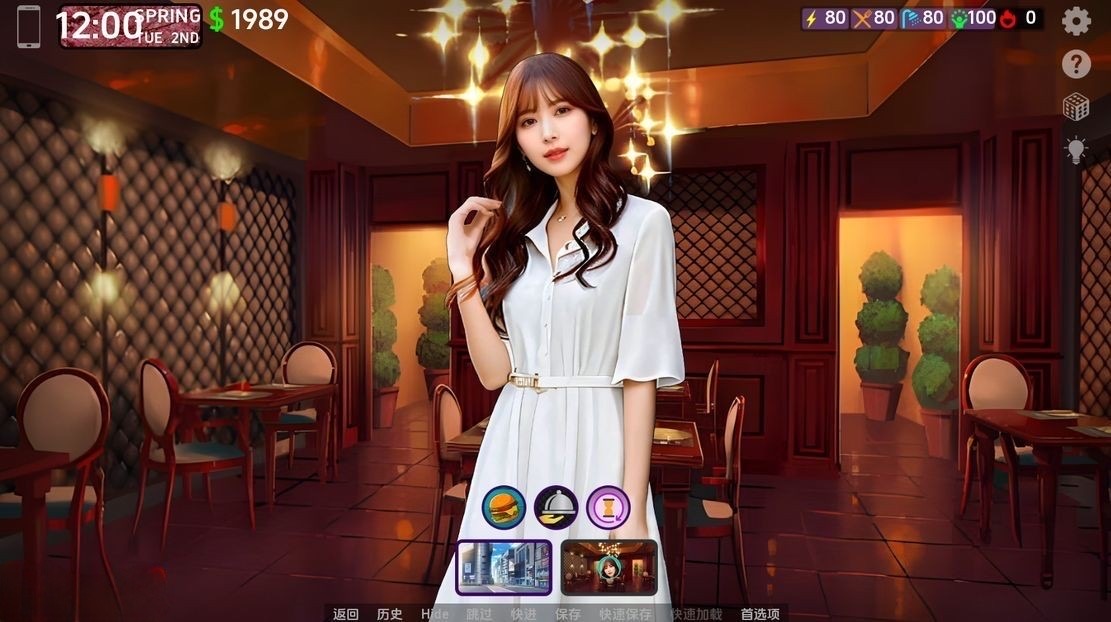The image size is (1111, 622).
Task: Activate the hourglass wait action
Action: 608,507
